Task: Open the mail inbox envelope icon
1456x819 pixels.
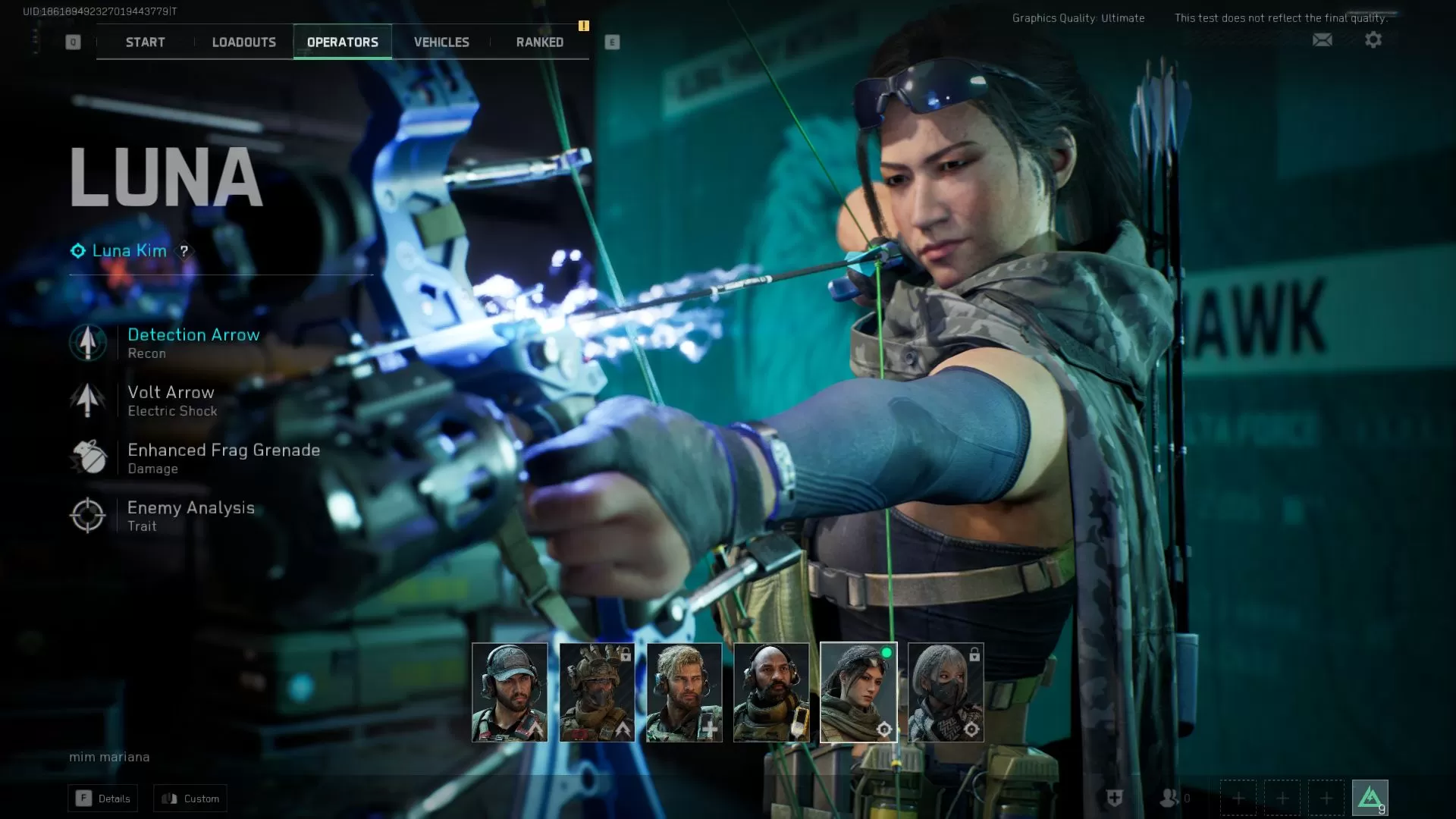Action: tap(1322, 39)
